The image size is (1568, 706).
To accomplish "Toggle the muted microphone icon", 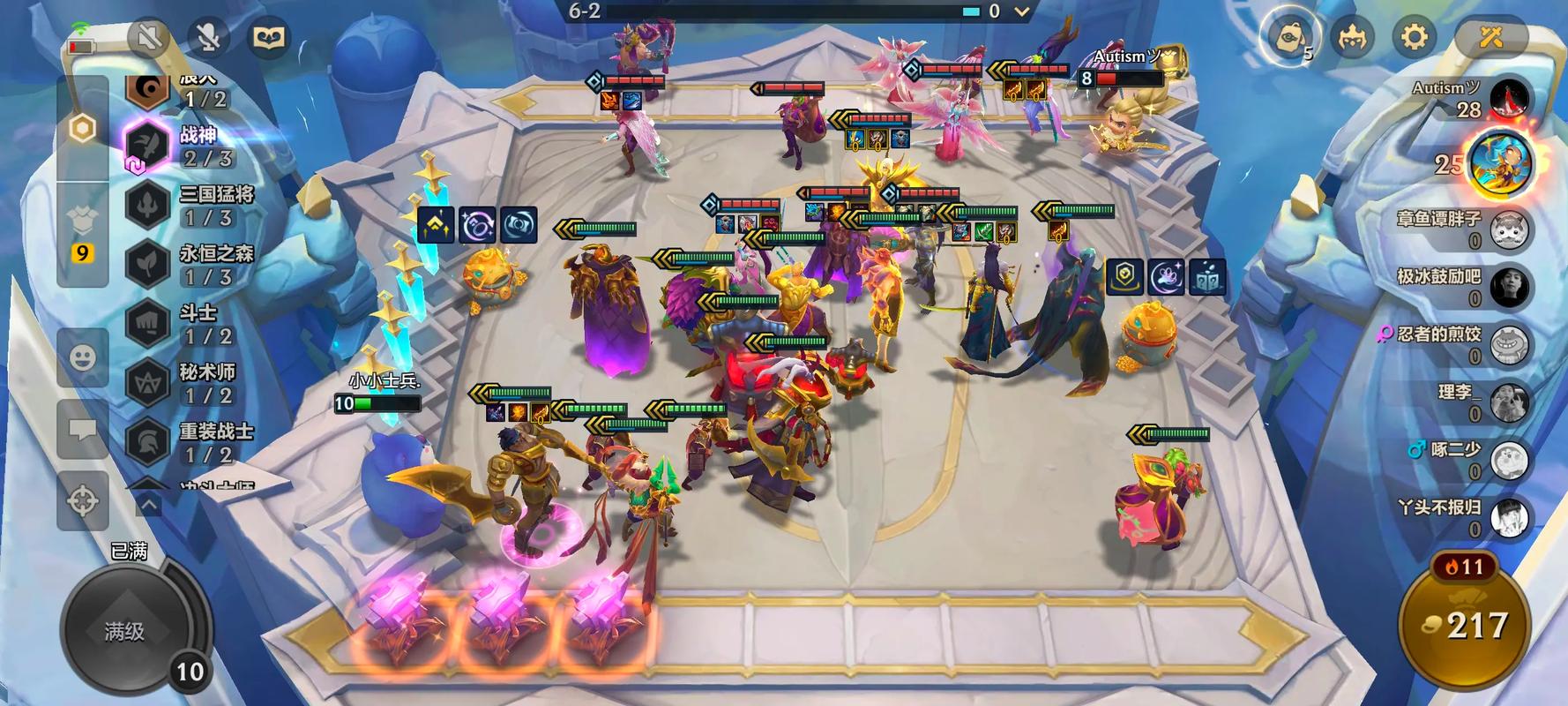I will click(208, 37).
